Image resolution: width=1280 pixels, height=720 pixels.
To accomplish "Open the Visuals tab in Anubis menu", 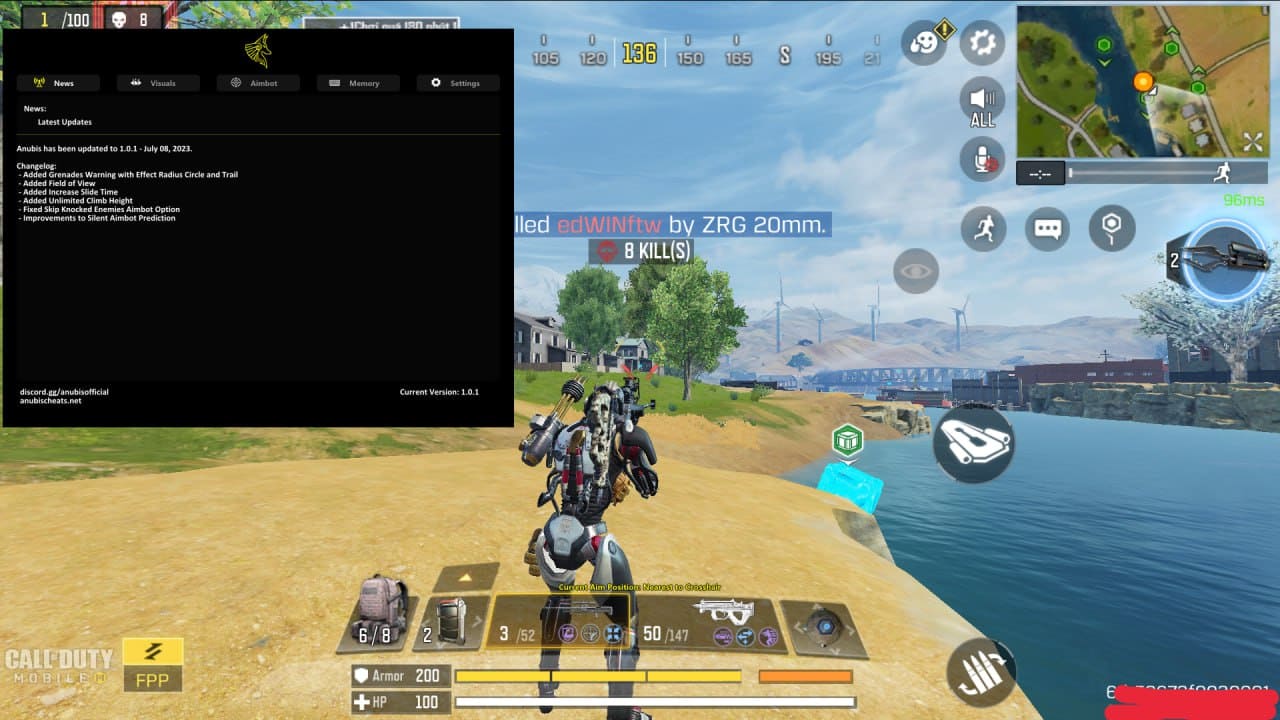I will click(158, 83).
